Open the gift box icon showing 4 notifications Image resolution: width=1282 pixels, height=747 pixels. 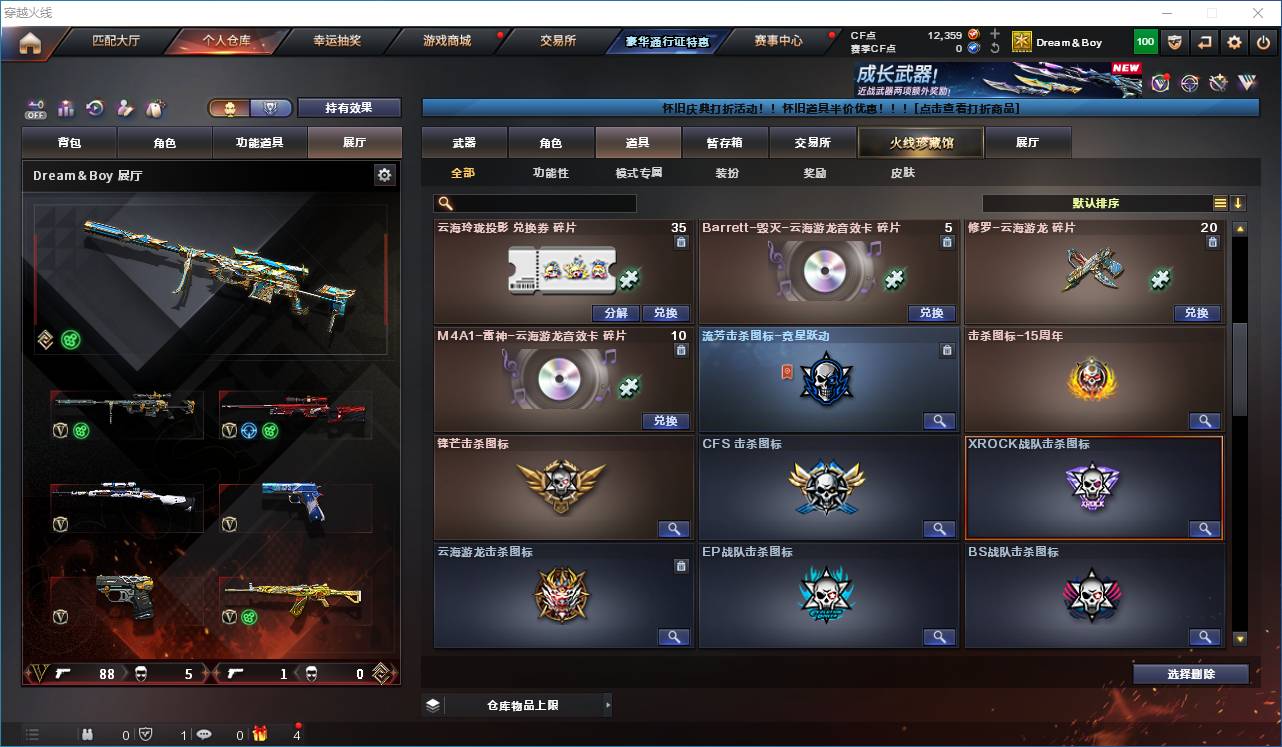pyautogui.click(x=257, y=735)
